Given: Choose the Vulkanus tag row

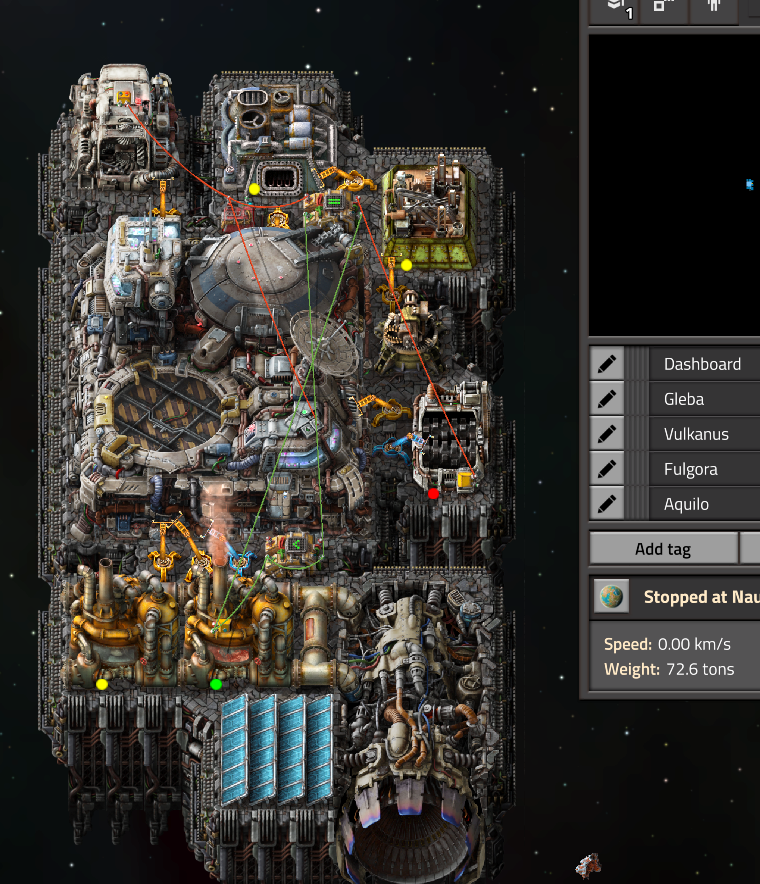Looking at the screenshot, I should point(702,434).
